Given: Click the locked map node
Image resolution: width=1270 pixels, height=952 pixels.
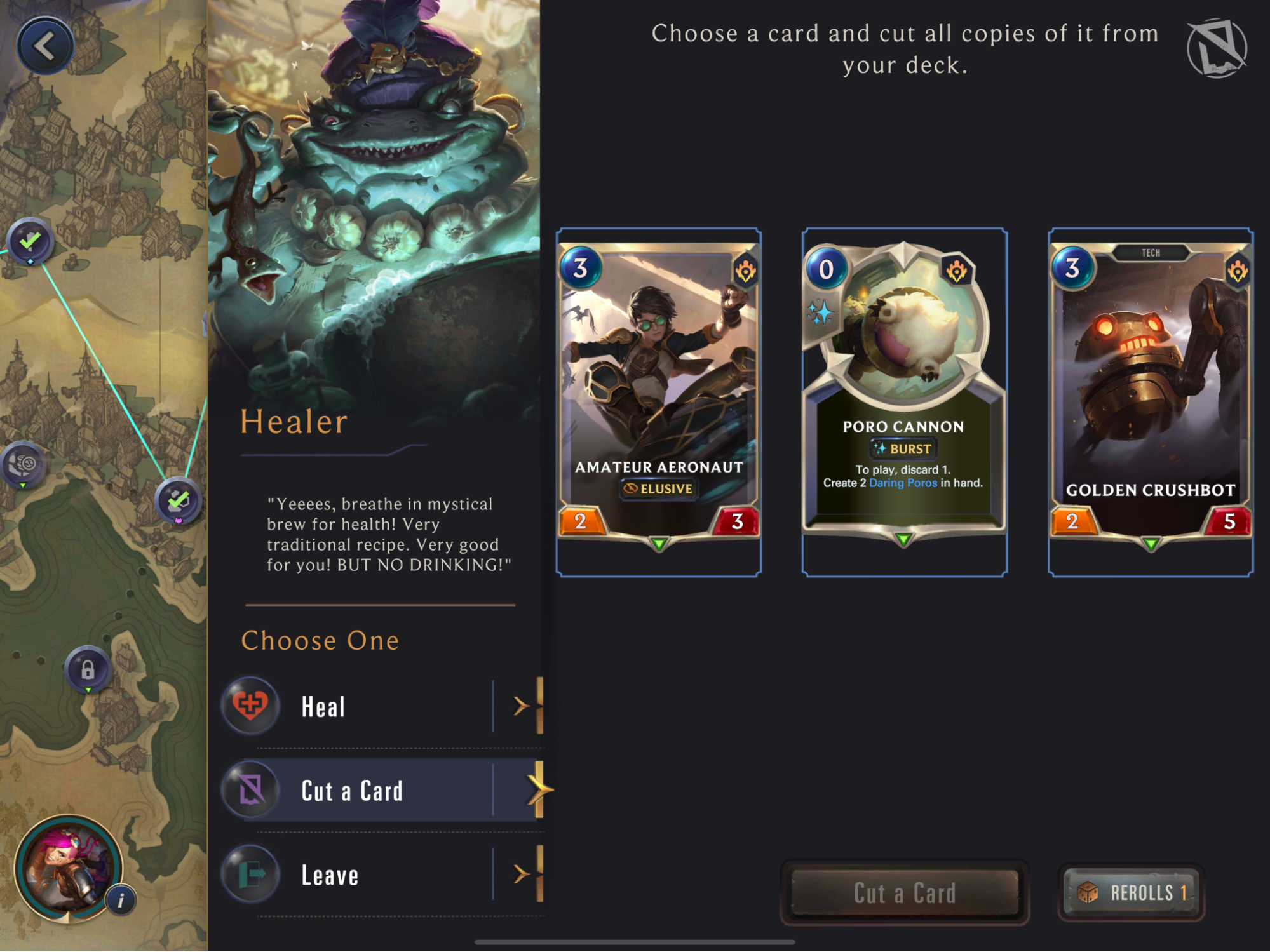Looking at the screenshot, I should (x=88, y=669).
